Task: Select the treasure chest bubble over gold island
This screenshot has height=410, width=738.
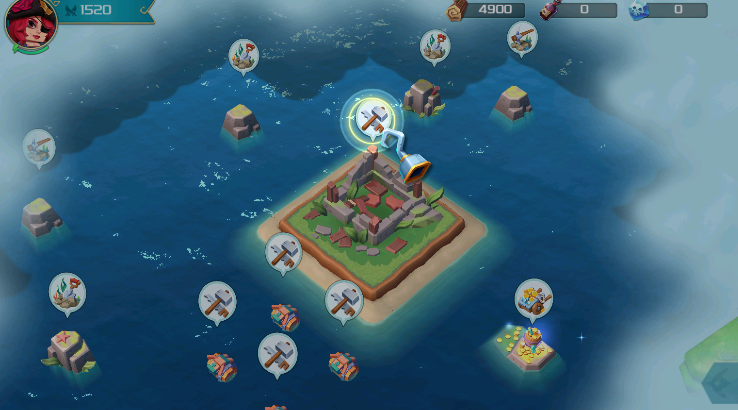Action: (533, 298)
